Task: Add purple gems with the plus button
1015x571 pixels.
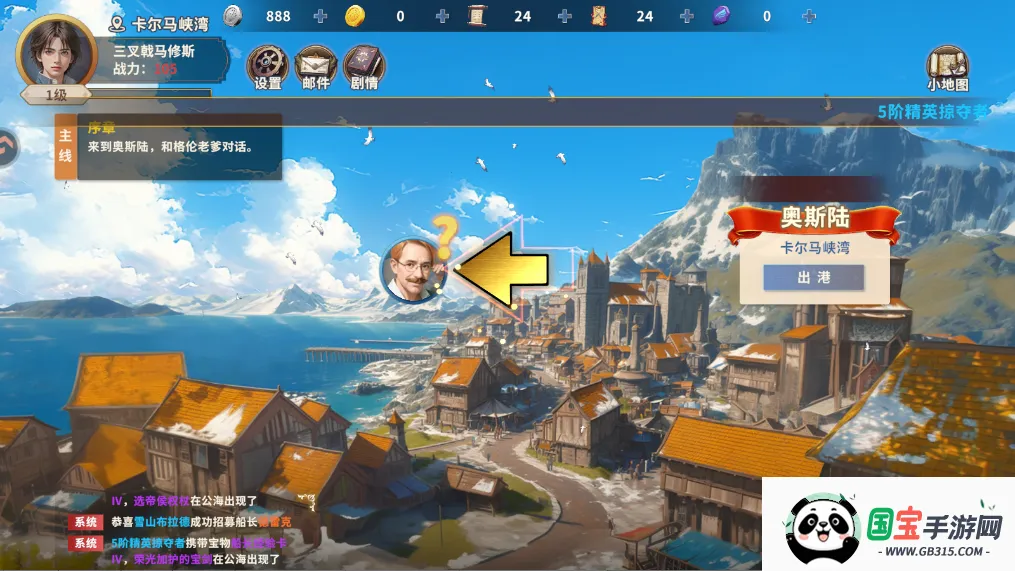Action: click(808, 16)
